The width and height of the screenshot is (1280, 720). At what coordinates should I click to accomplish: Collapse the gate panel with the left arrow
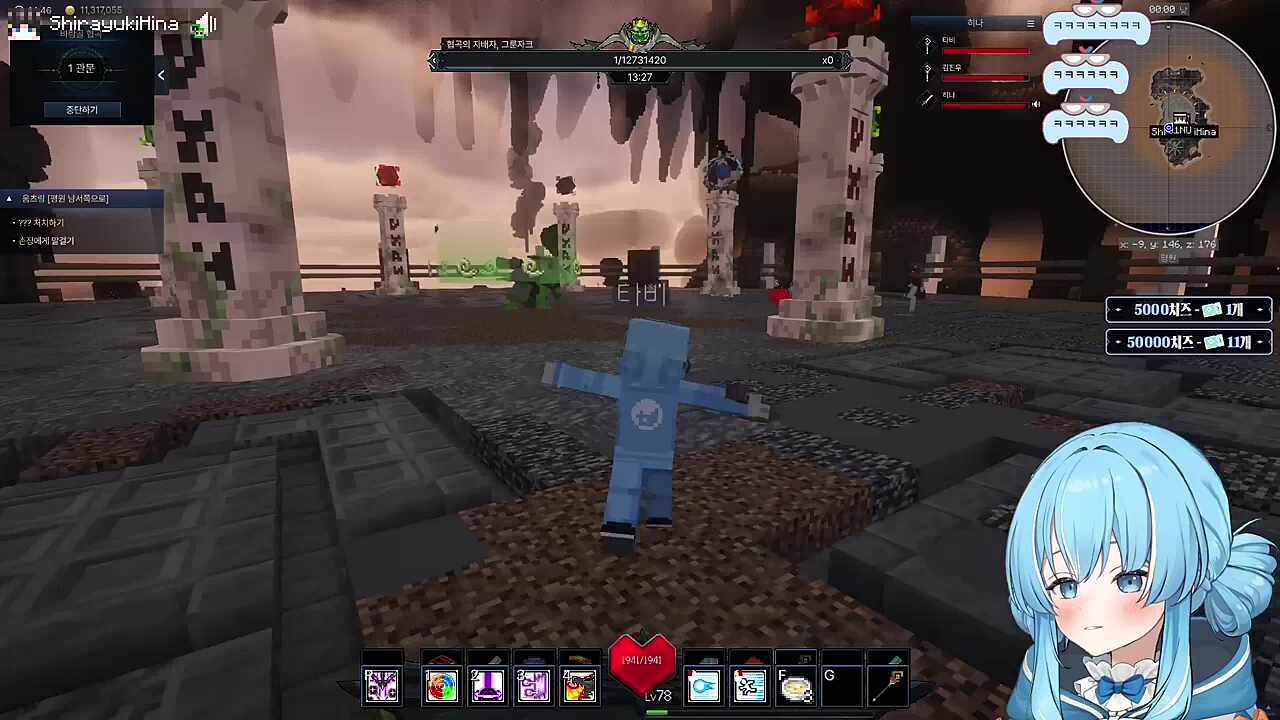pos(161,75)
